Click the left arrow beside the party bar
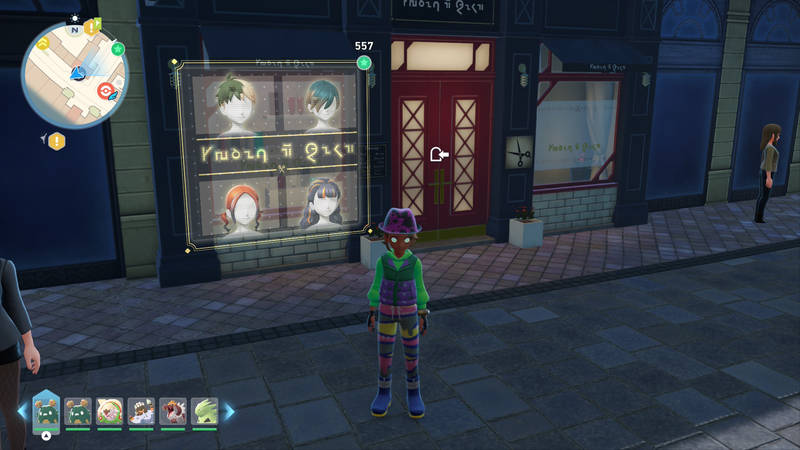 pyautogui.click(x=22, y=410)
